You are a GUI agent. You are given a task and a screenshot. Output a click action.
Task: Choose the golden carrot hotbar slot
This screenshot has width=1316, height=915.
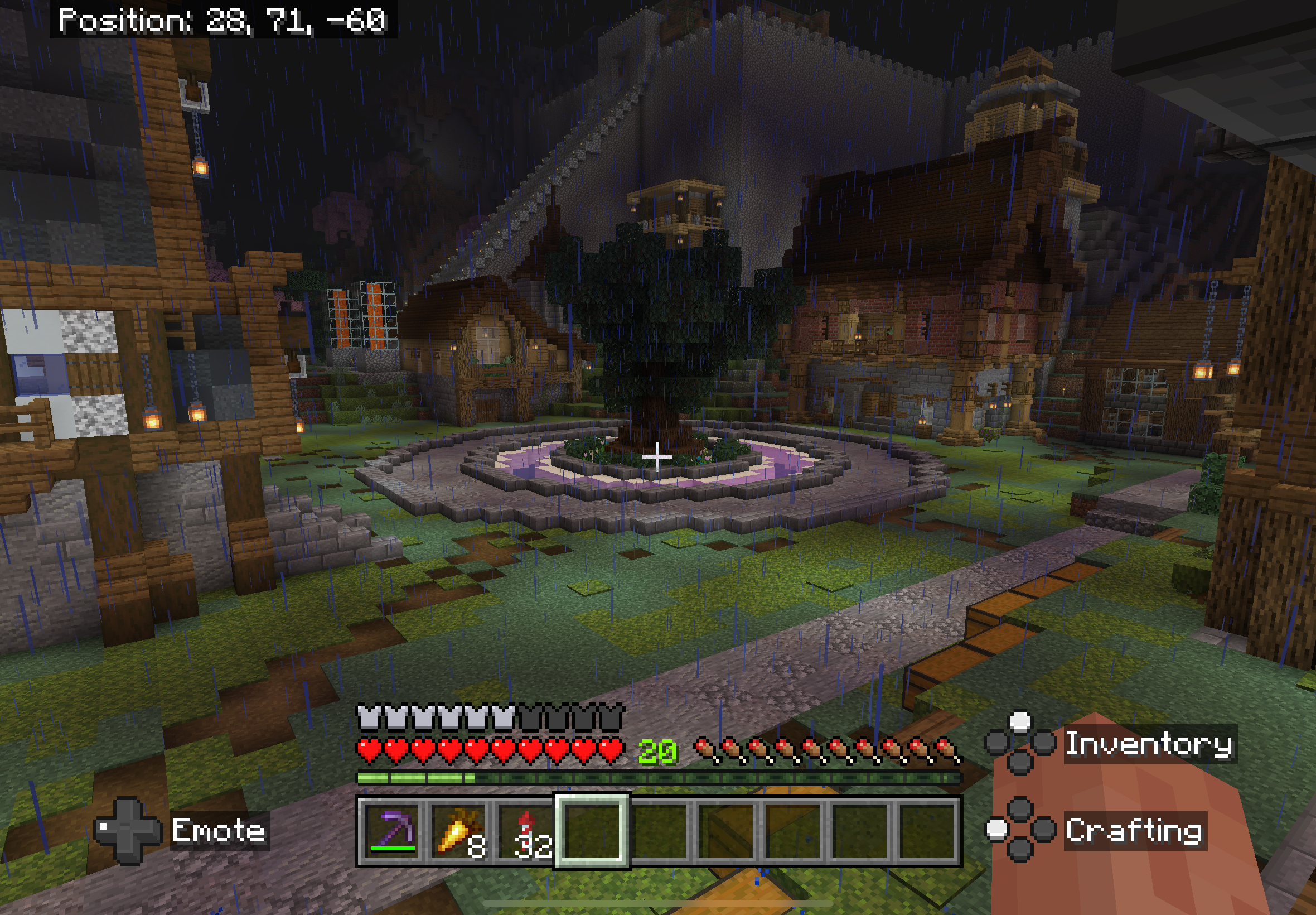coord(459,830)
